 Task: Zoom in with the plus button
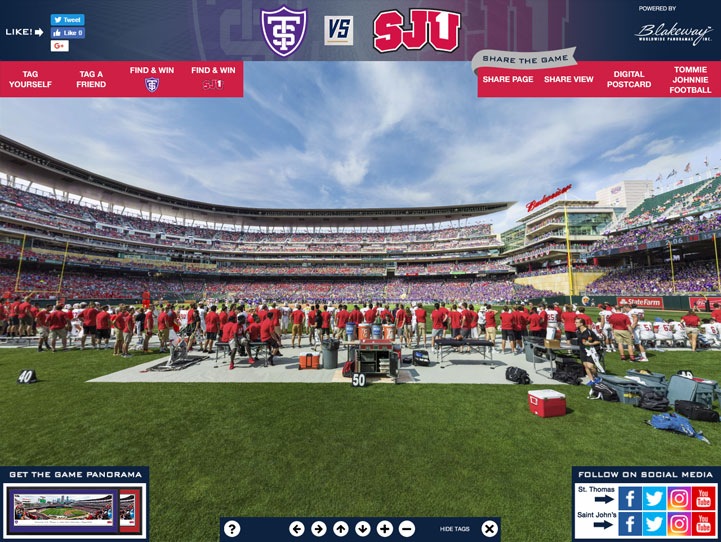385,529
